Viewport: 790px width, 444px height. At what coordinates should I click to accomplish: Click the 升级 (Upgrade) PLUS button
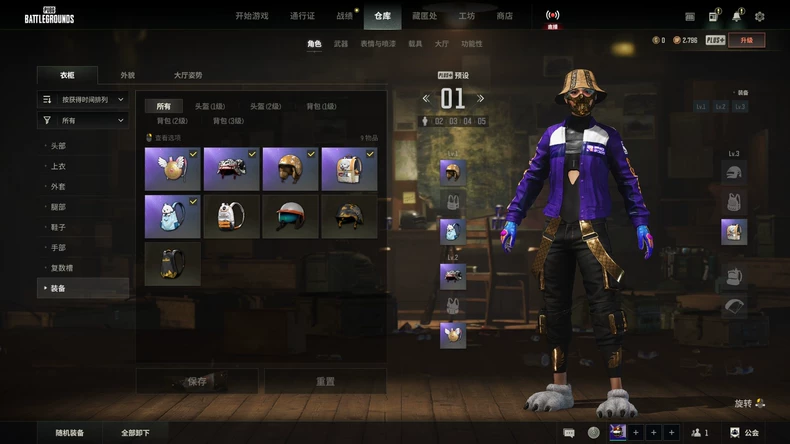coord(747,40)
